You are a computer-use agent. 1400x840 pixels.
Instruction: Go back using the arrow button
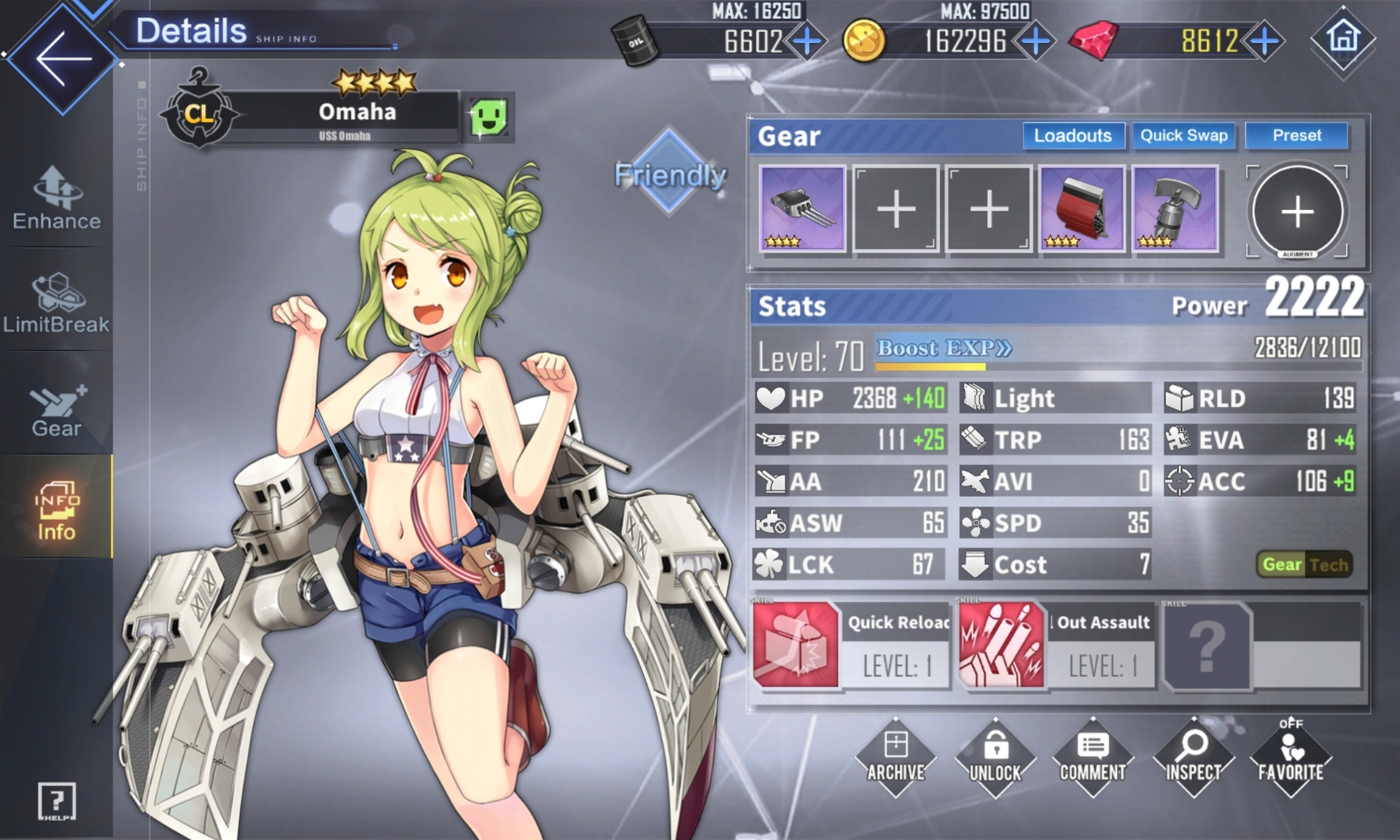click(63, 58)
